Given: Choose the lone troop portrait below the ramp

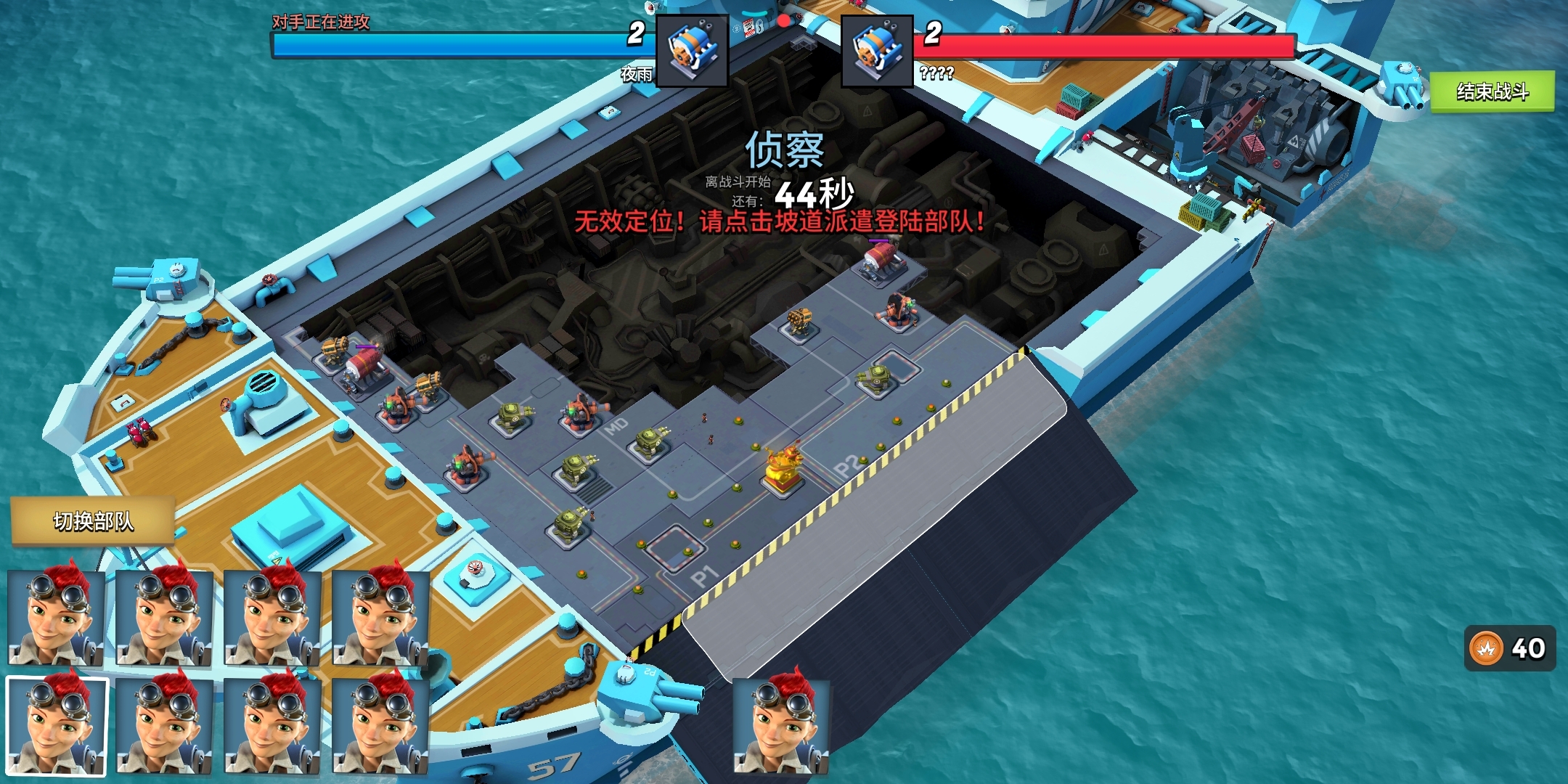Looking at the screenshot, I should click(x=781, y=726).
